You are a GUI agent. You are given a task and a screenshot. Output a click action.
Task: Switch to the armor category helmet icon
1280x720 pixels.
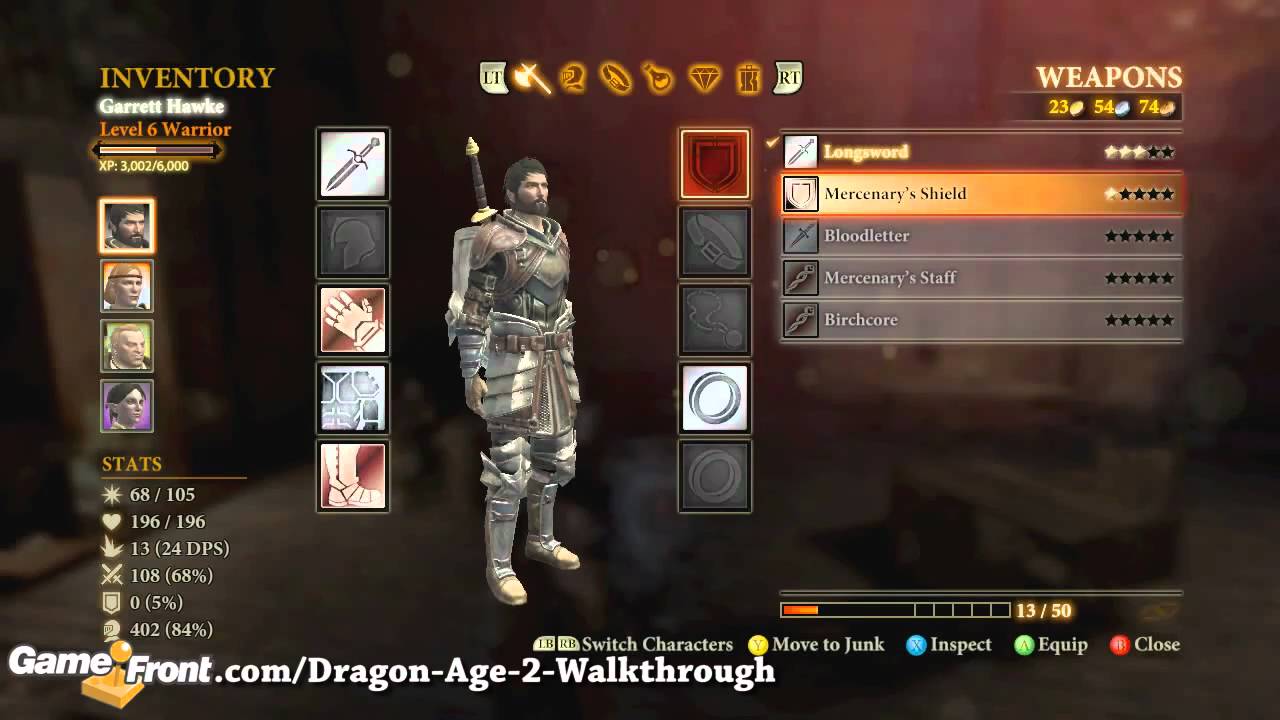pos(575,78)
